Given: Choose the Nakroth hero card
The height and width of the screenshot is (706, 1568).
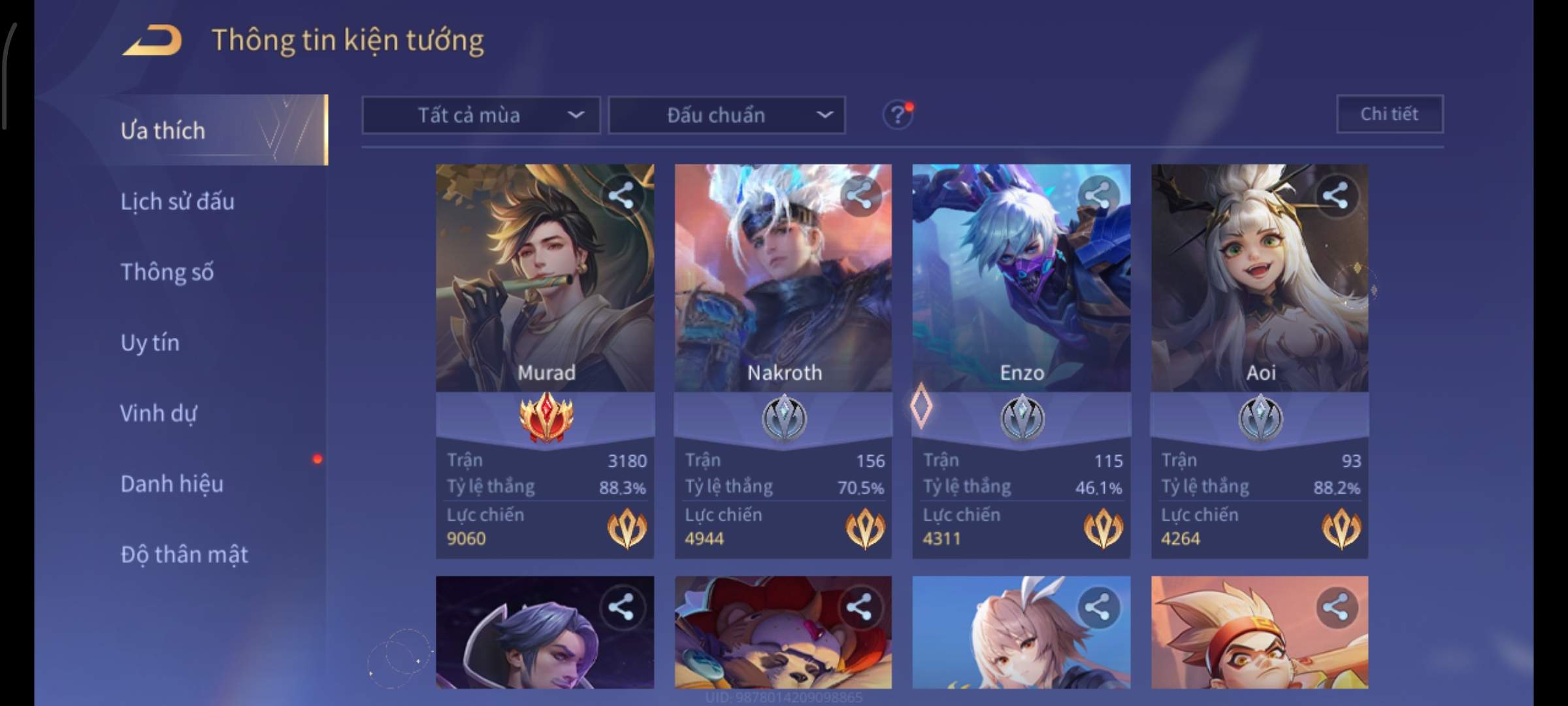Looking at the screenshot, I should [783, 288].
